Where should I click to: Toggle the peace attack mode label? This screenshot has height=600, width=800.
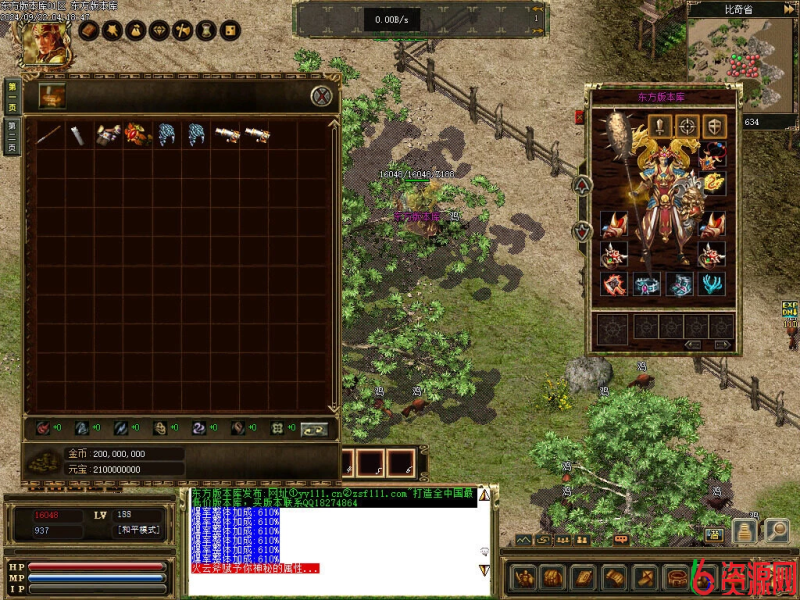138,530
